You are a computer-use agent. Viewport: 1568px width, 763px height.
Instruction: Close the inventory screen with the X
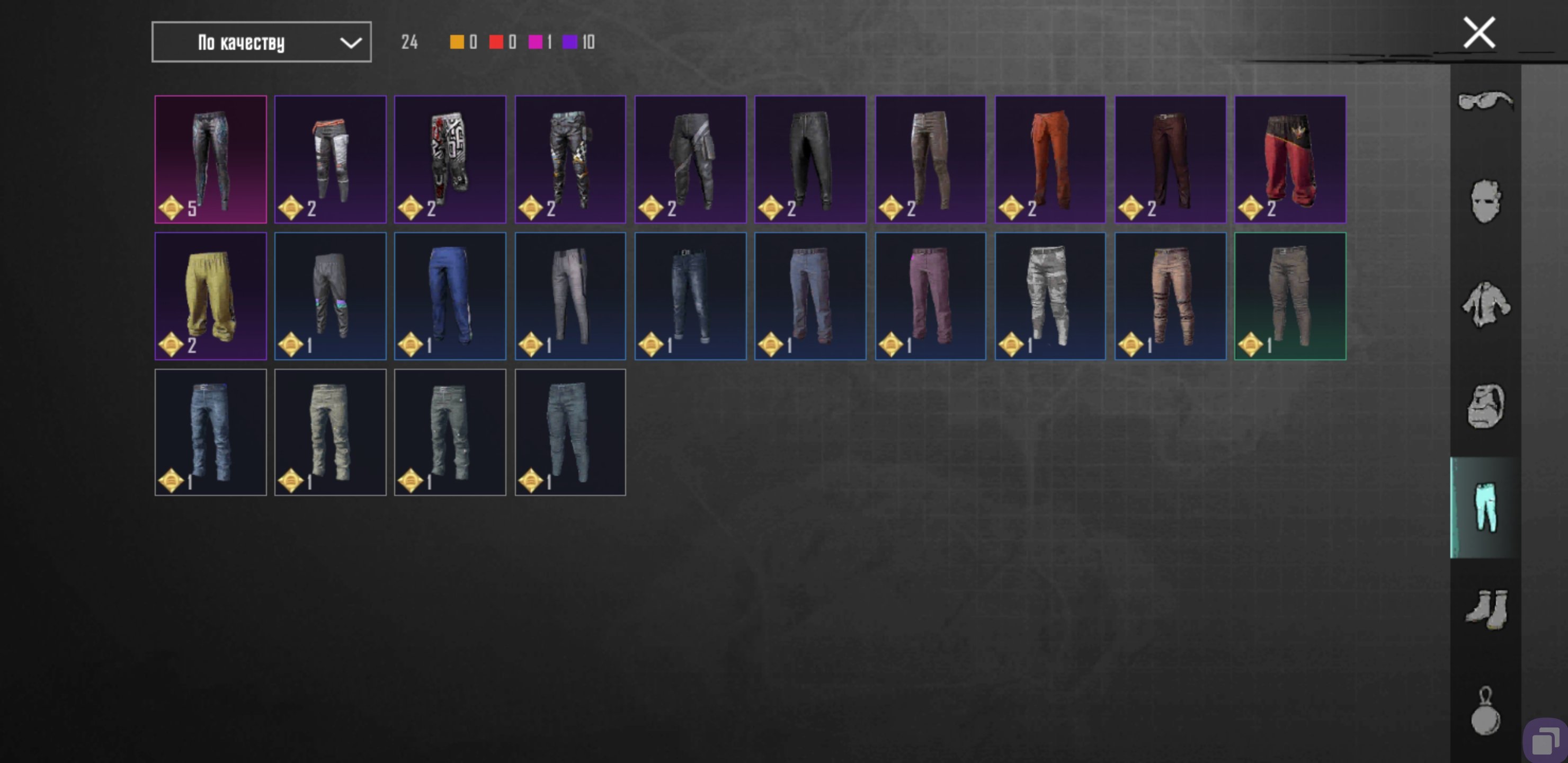(1478, 33)
